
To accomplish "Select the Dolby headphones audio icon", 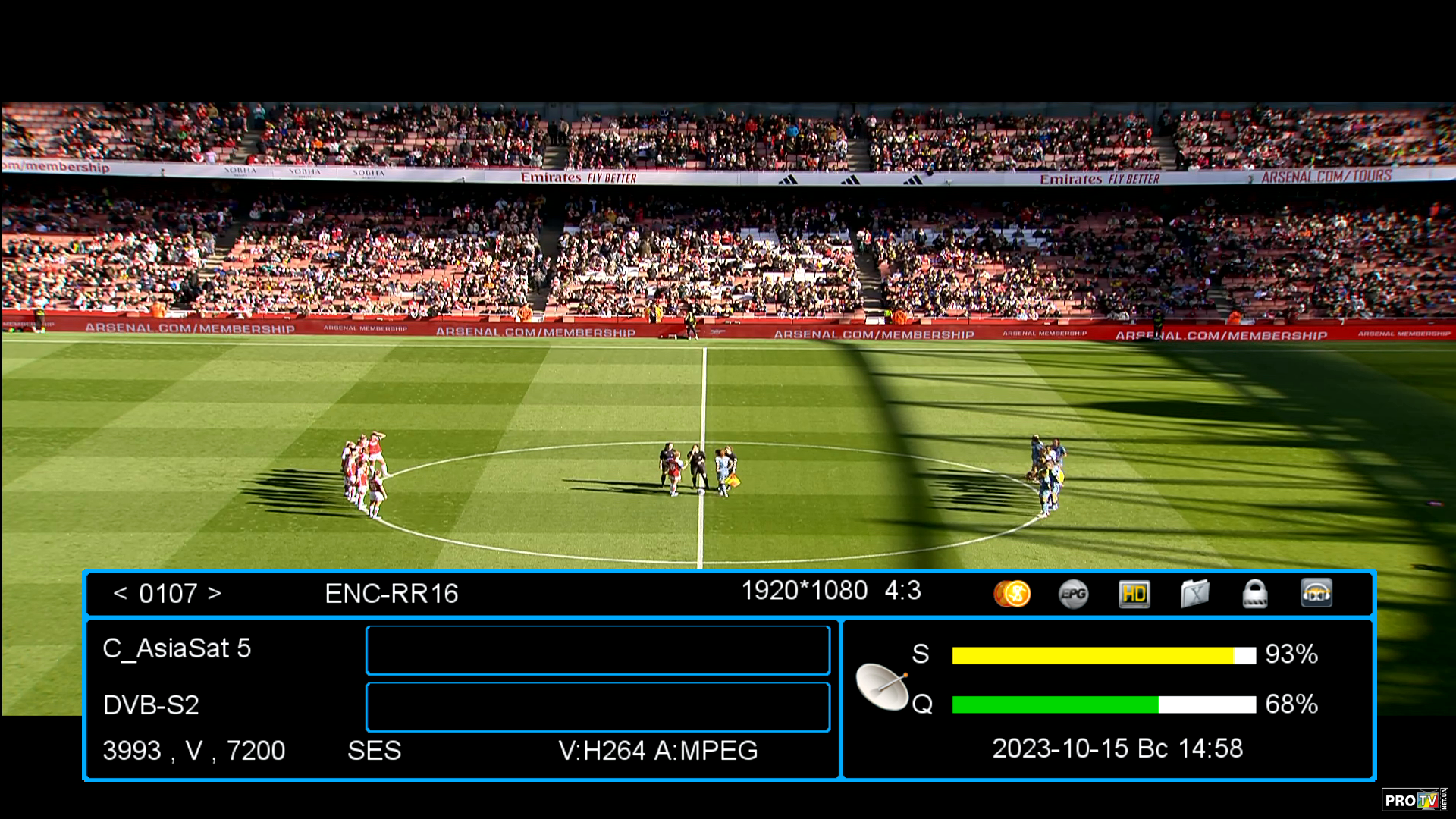I will [1316, 594].
